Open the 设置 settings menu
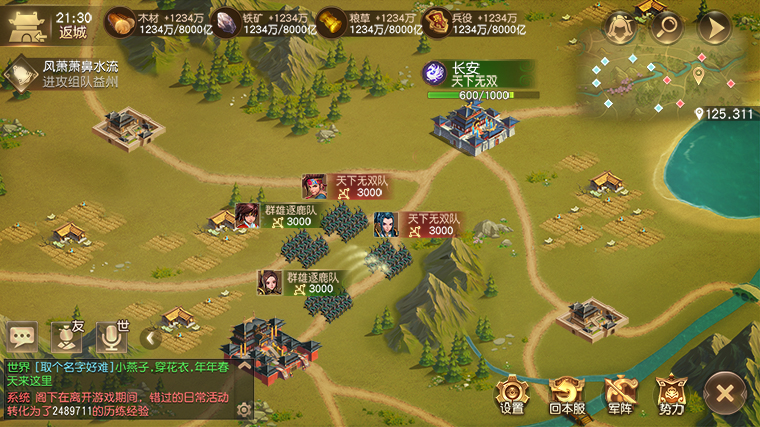The width and height of the screenshot is (760, 427). [512, 392]
